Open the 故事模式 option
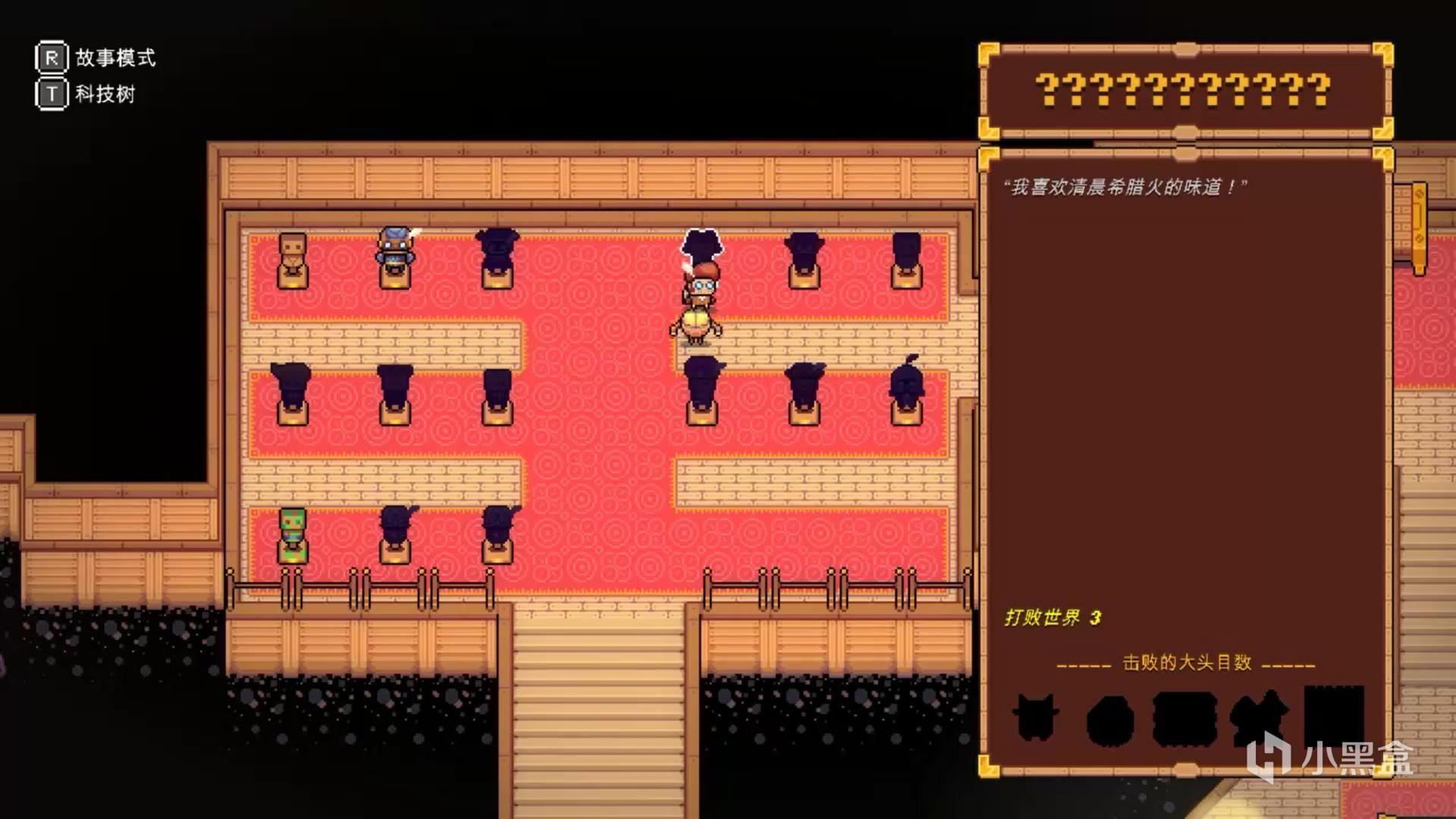This screenshot has width=1456, height=819. (x=112, y=58)
